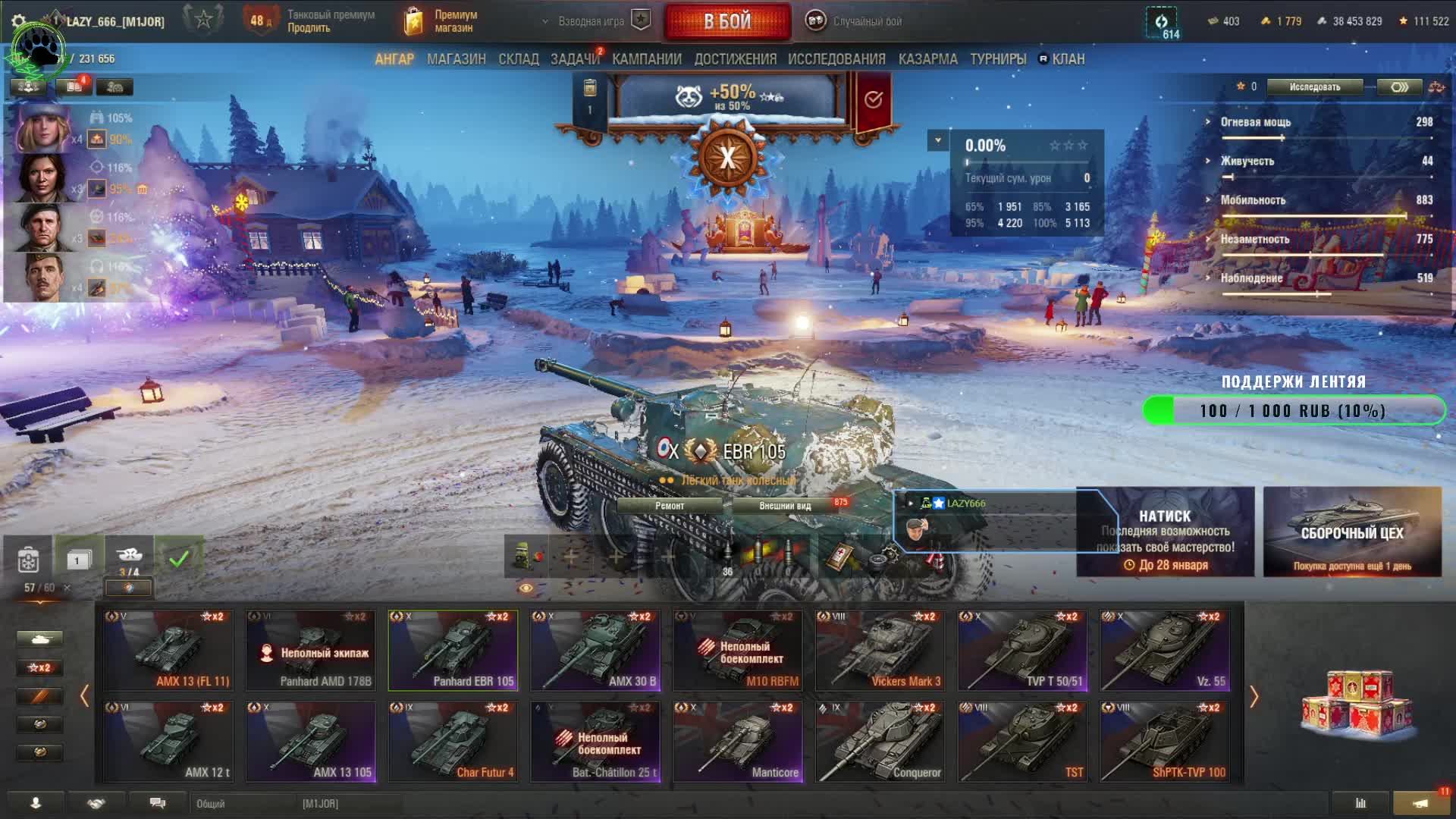Select the AMX 30 B tank
Viewport: 1456px width, 819px height.
595,651
